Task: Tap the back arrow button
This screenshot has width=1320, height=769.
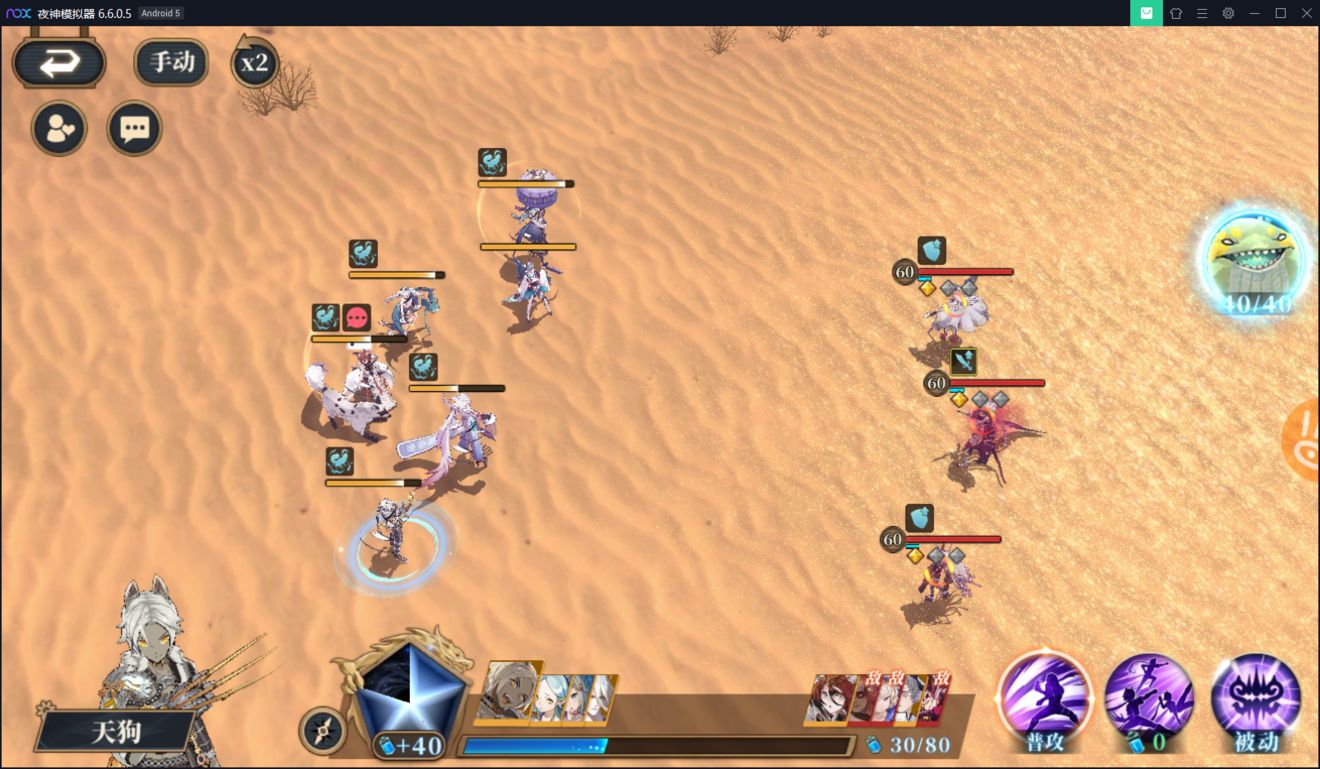Action: click(59, 64)
